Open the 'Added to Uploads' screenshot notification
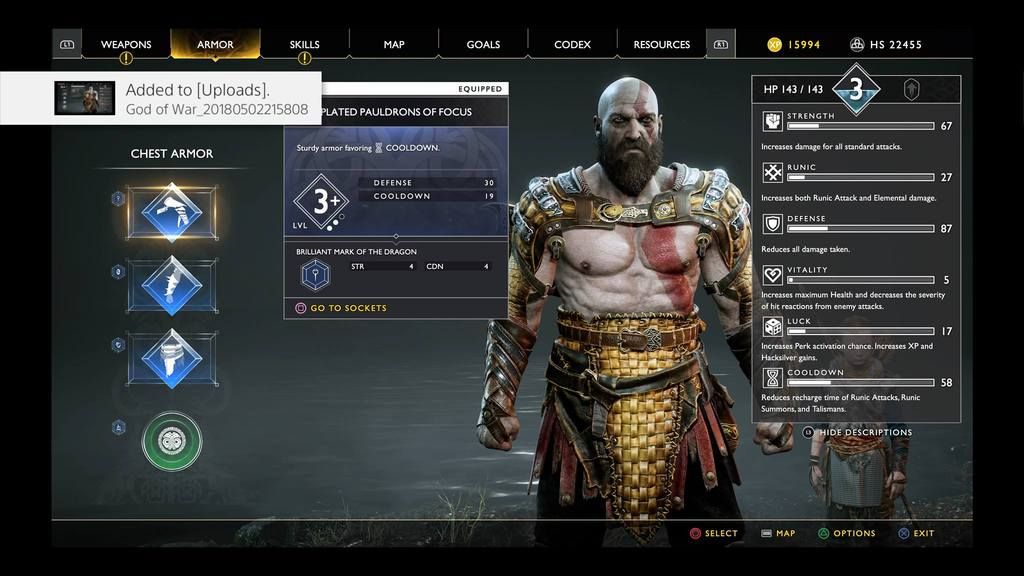The height and width of the screenshot is (576, 1024). (160, 98)
